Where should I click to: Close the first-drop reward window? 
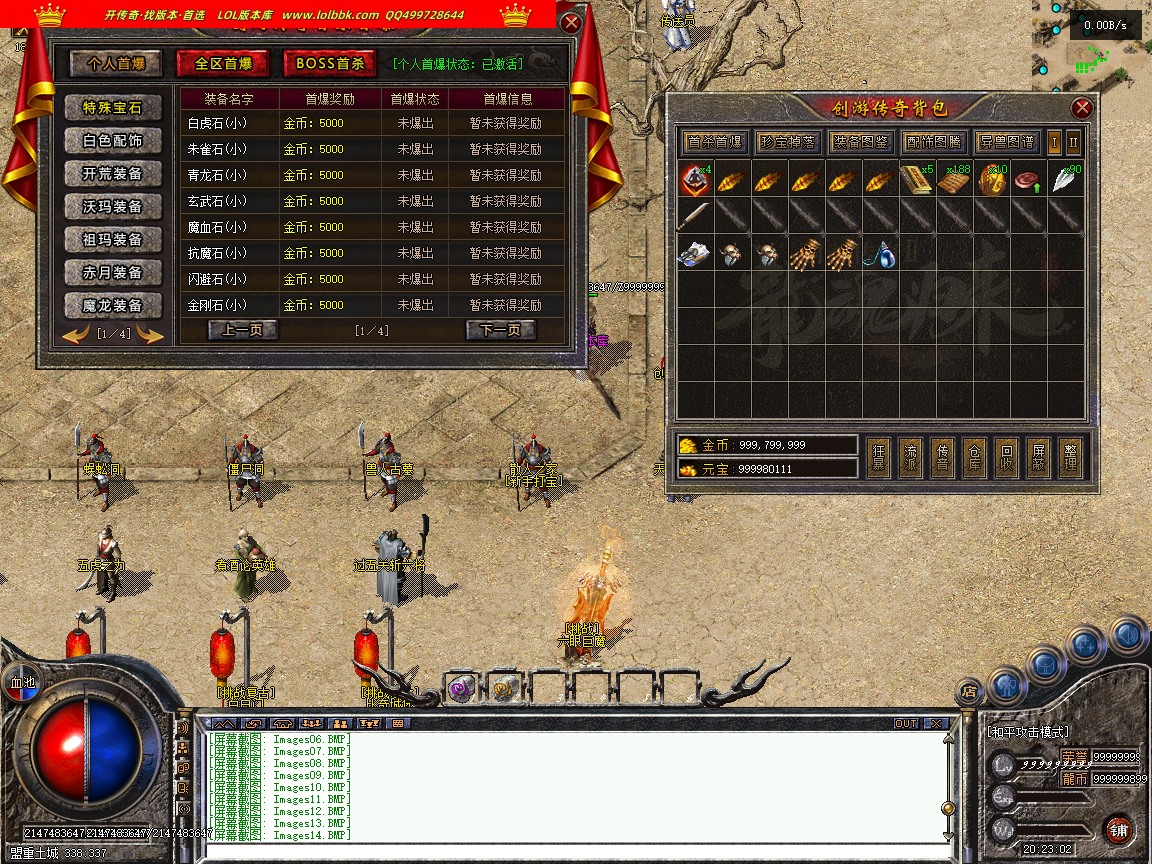571,22
